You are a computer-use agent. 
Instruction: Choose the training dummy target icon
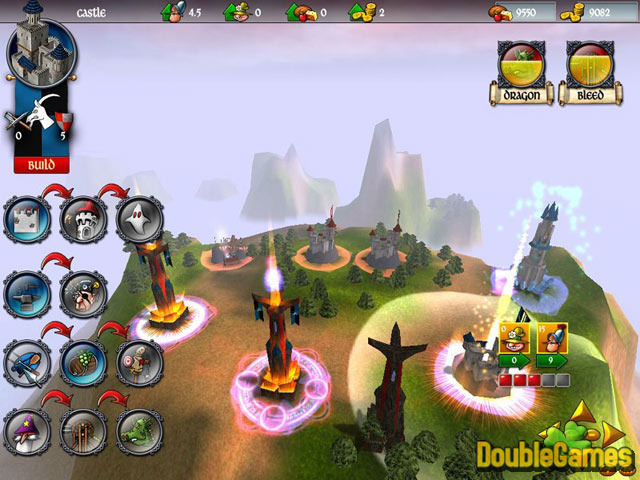coord(138,363)
